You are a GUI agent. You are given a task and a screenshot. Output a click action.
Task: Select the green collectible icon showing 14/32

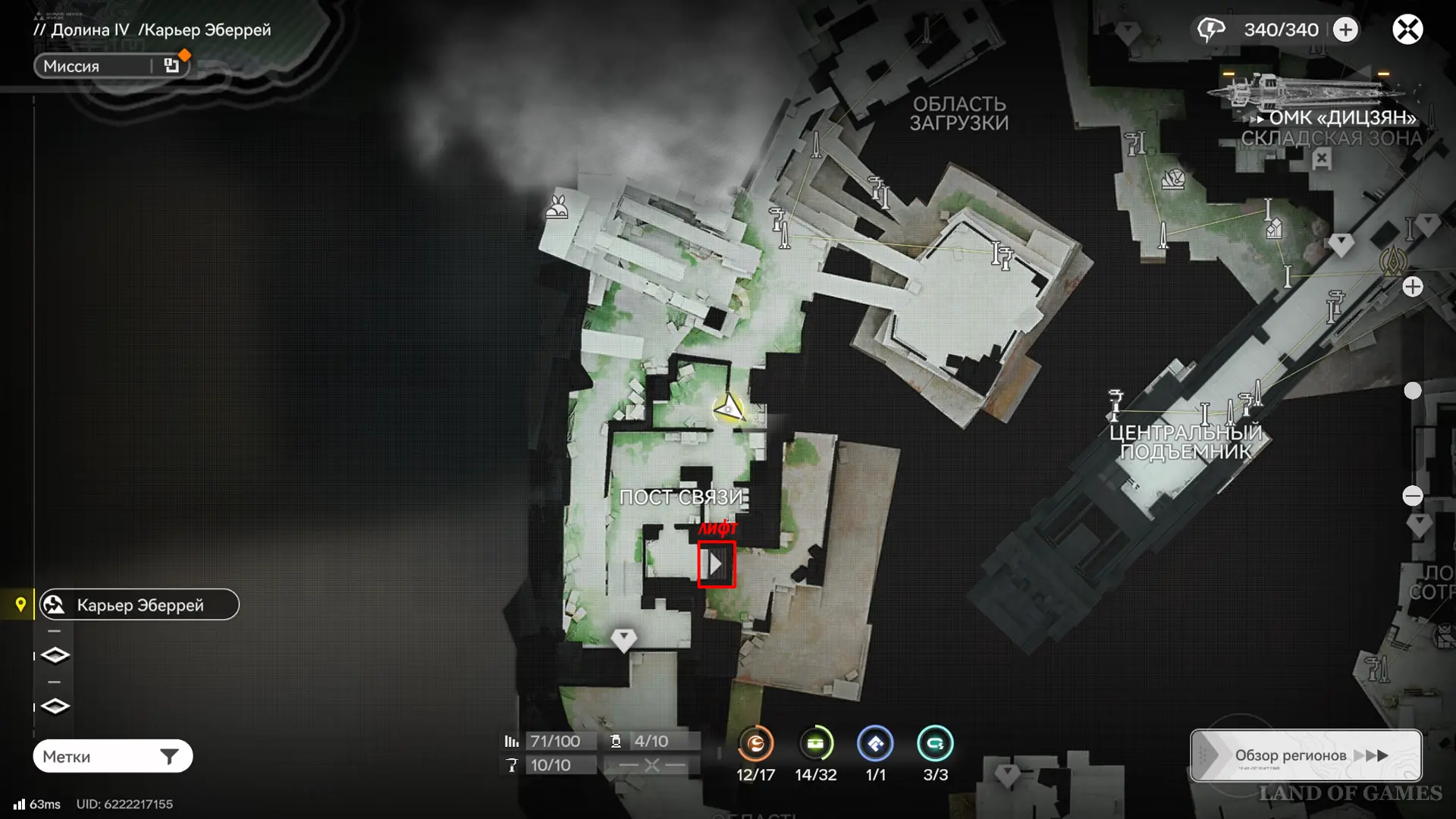[x=815, y=744]
